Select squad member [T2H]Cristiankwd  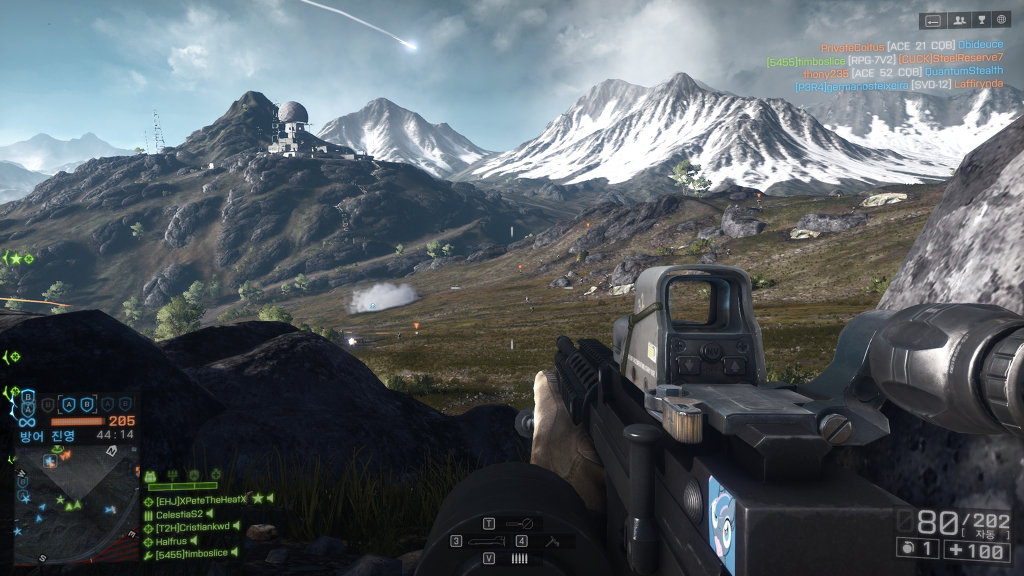point(192,527)
